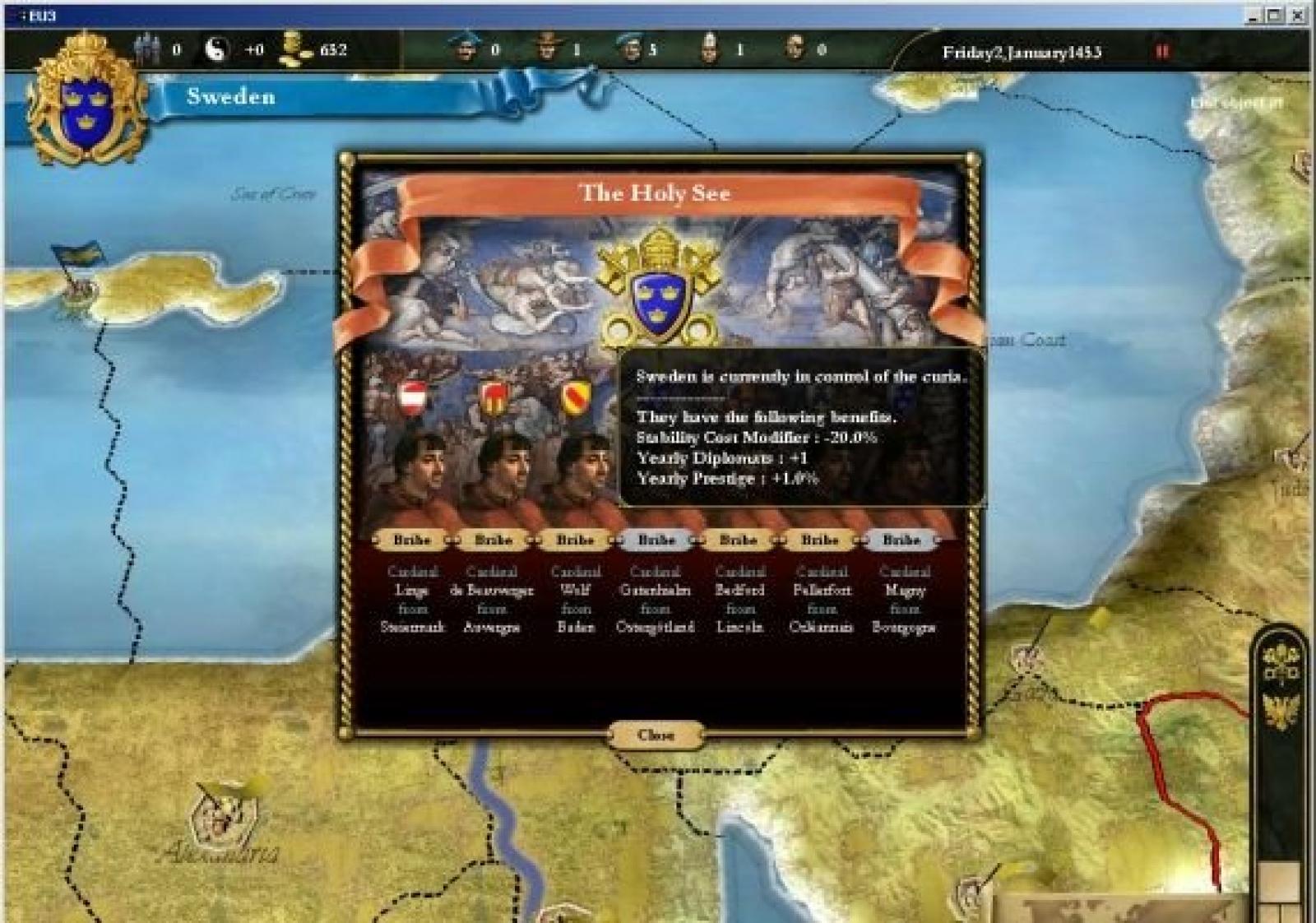Bribe Cardinal Linge from Steiermark
Image resolution: width=1316 pixels, height=923 pixels.
click(411, 540)
